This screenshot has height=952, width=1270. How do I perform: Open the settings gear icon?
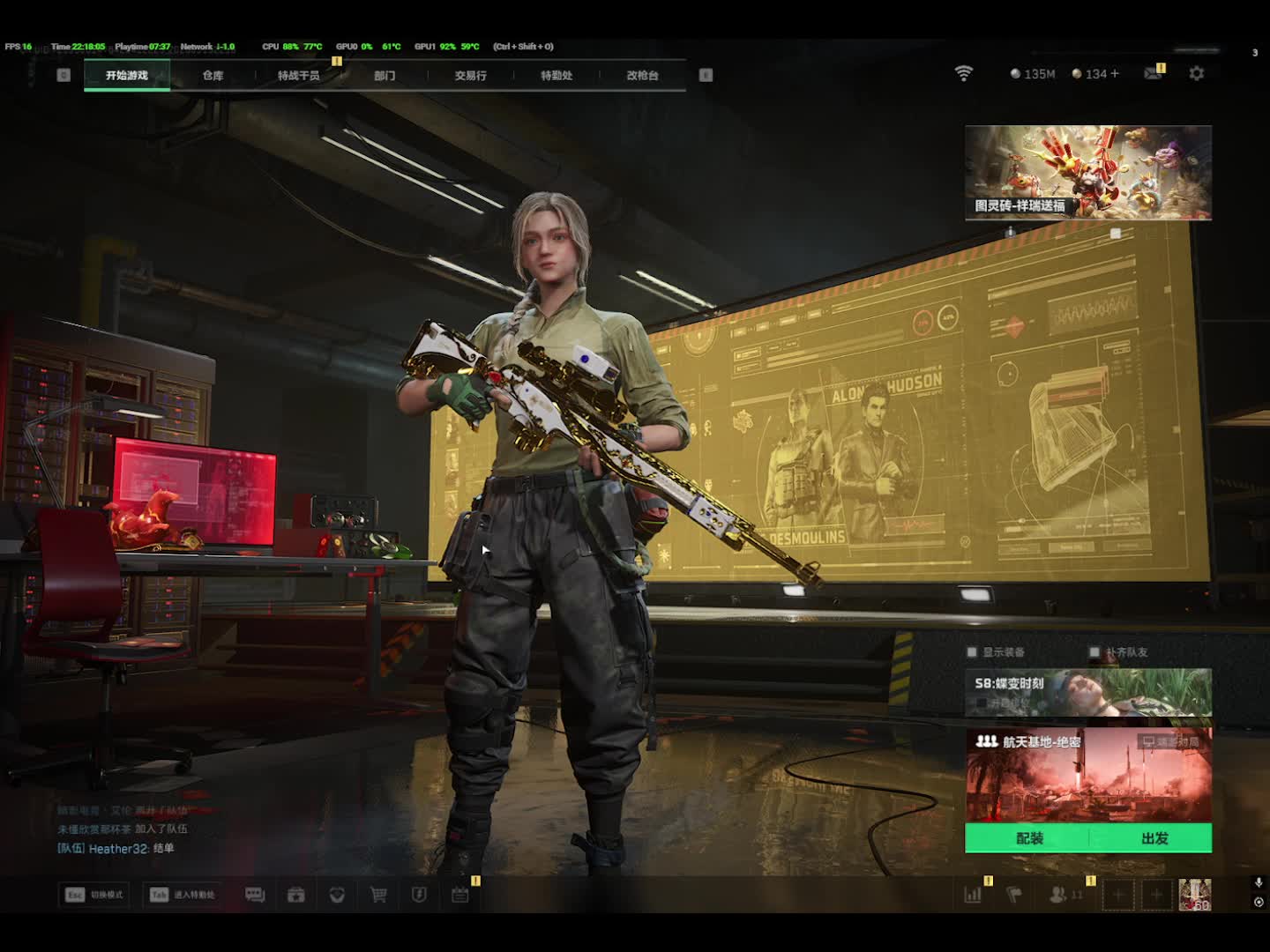pyautogui.click(x=1196, y=74)
